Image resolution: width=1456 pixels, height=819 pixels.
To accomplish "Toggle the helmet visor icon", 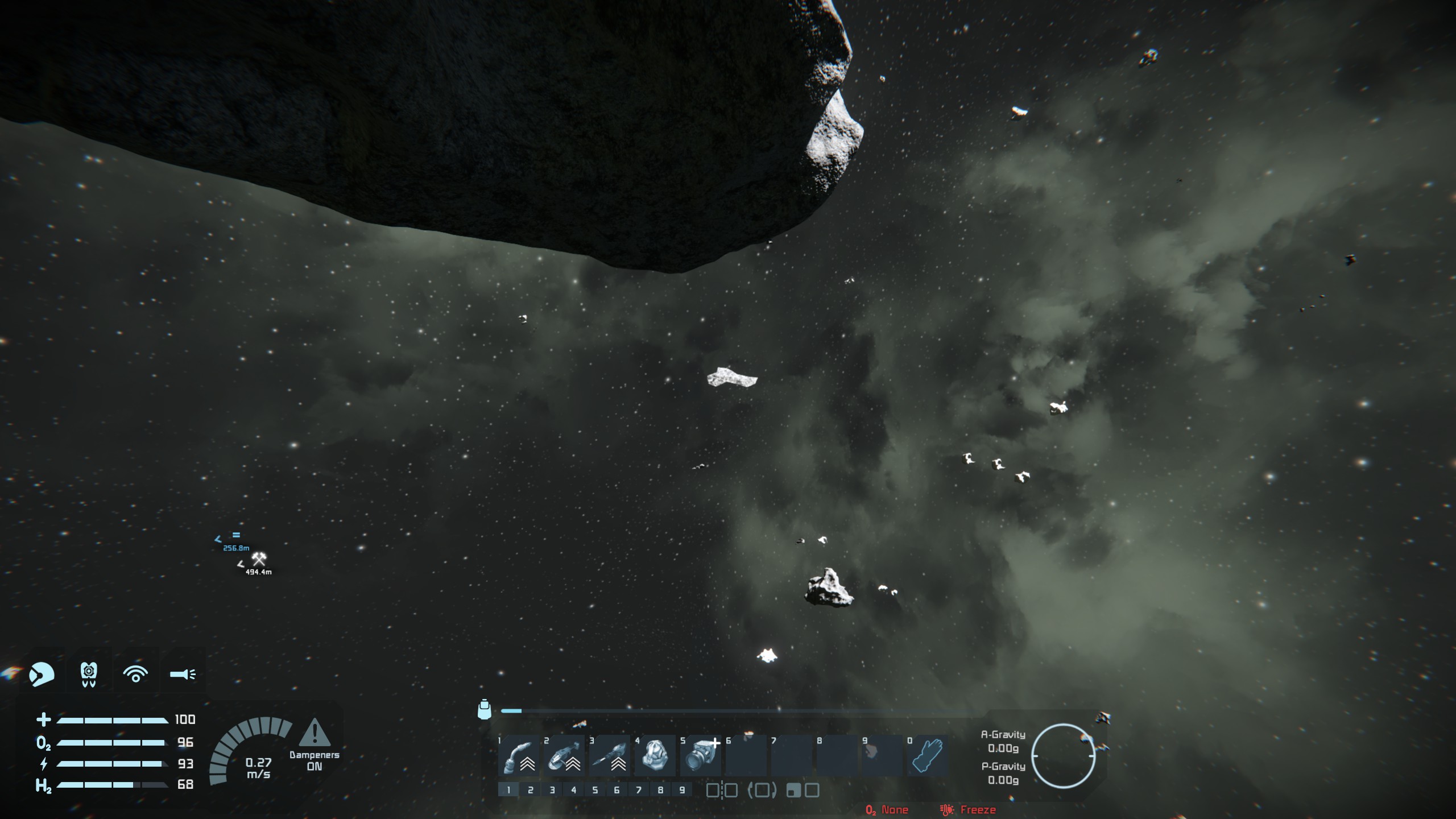I will (42, 674).
